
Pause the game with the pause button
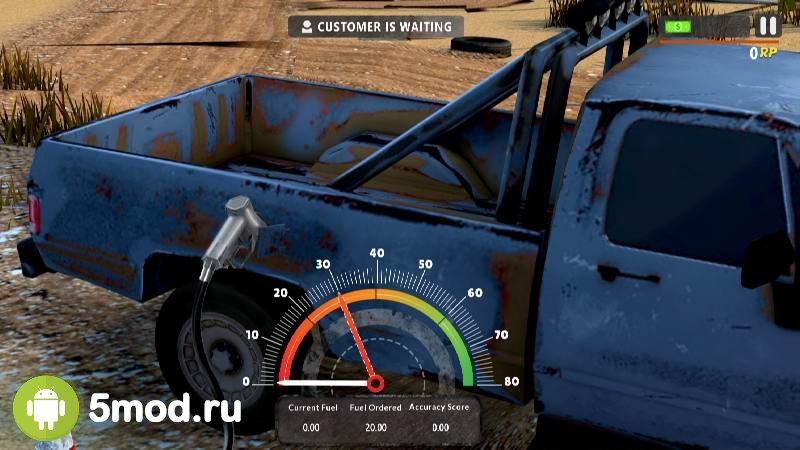[x=767, y=27]
